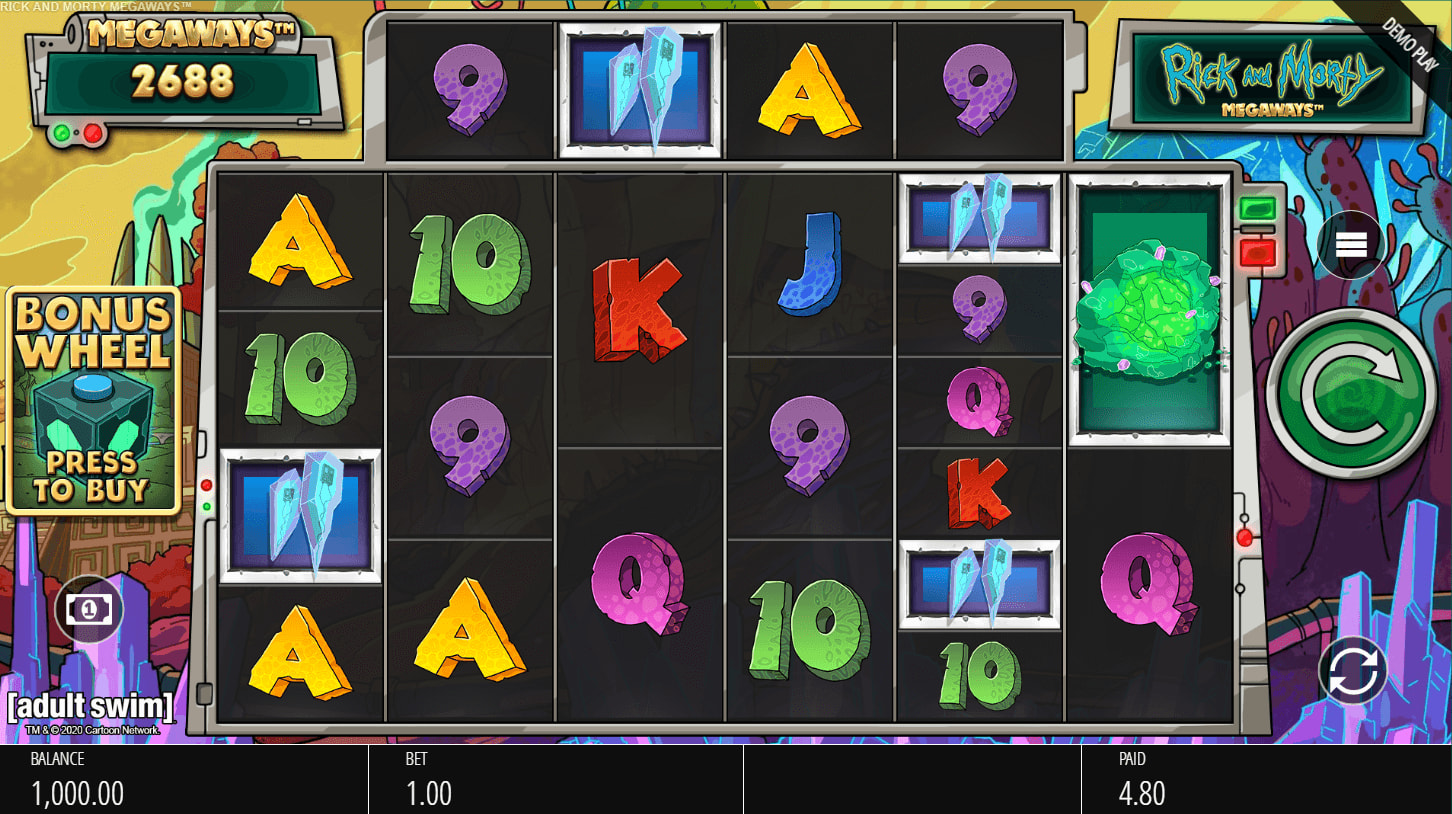Open the hamburger settings menu

pos(1350,243)
